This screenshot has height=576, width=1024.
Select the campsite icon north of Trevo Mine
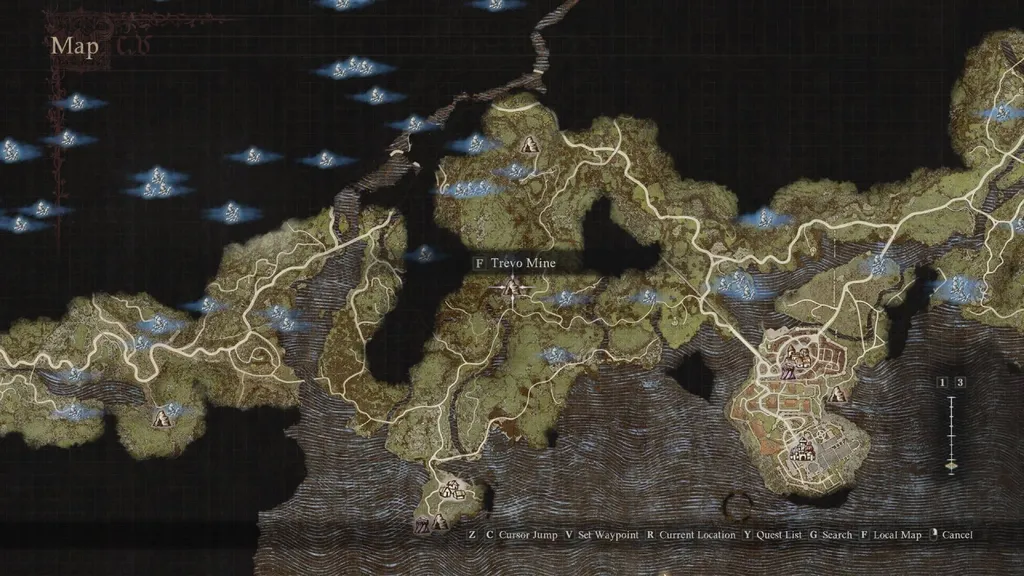(x=529, y=144)
